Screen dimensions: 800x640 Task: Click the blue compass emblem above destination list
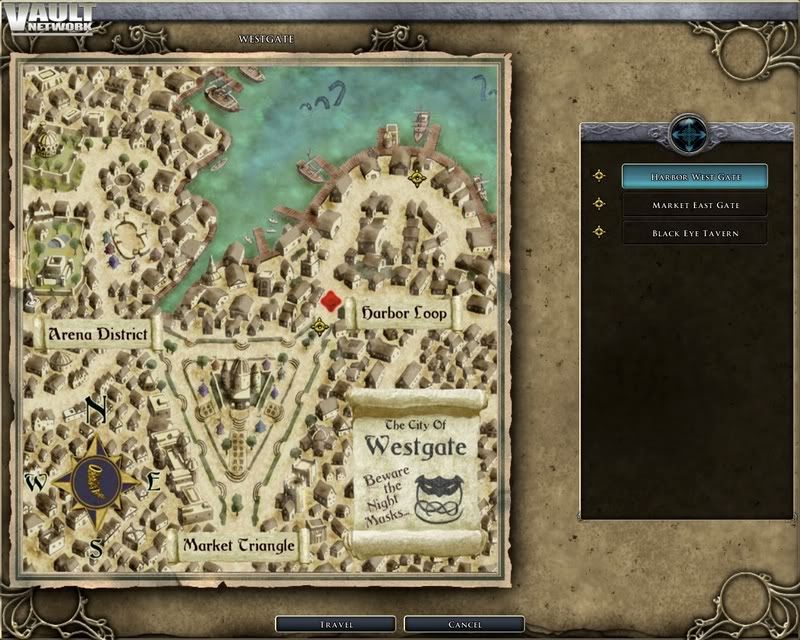pos(690,134)
